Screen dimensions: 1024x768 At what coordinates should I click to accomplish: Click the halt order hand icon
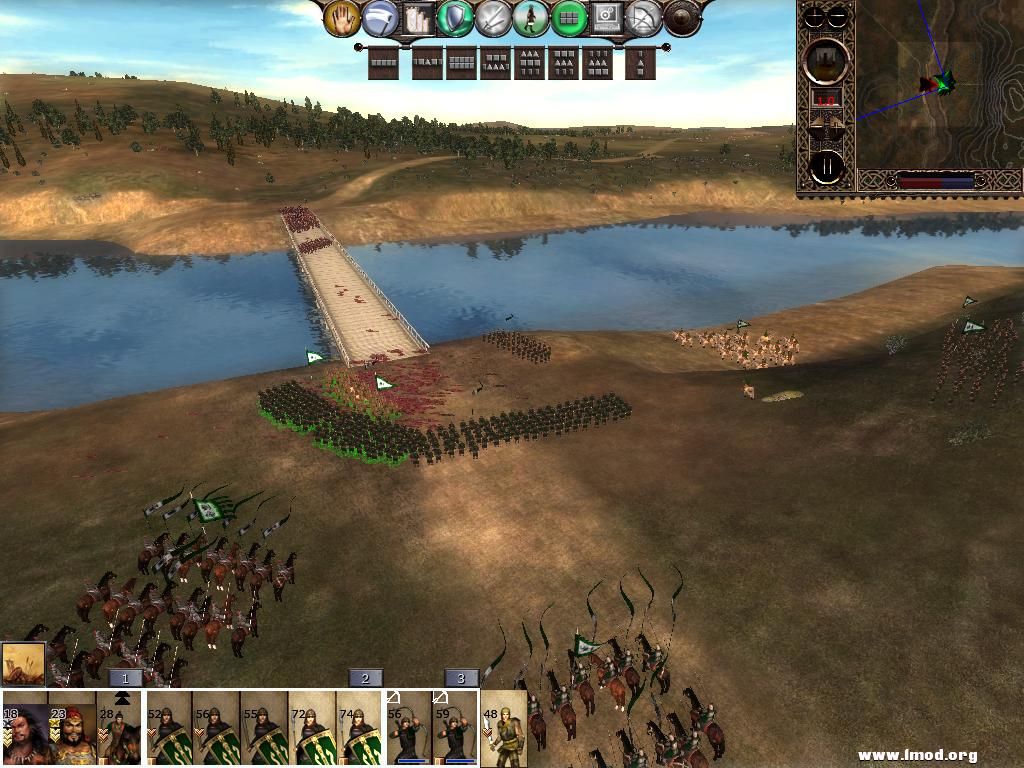pyautogui.click(x=342, y=17)
